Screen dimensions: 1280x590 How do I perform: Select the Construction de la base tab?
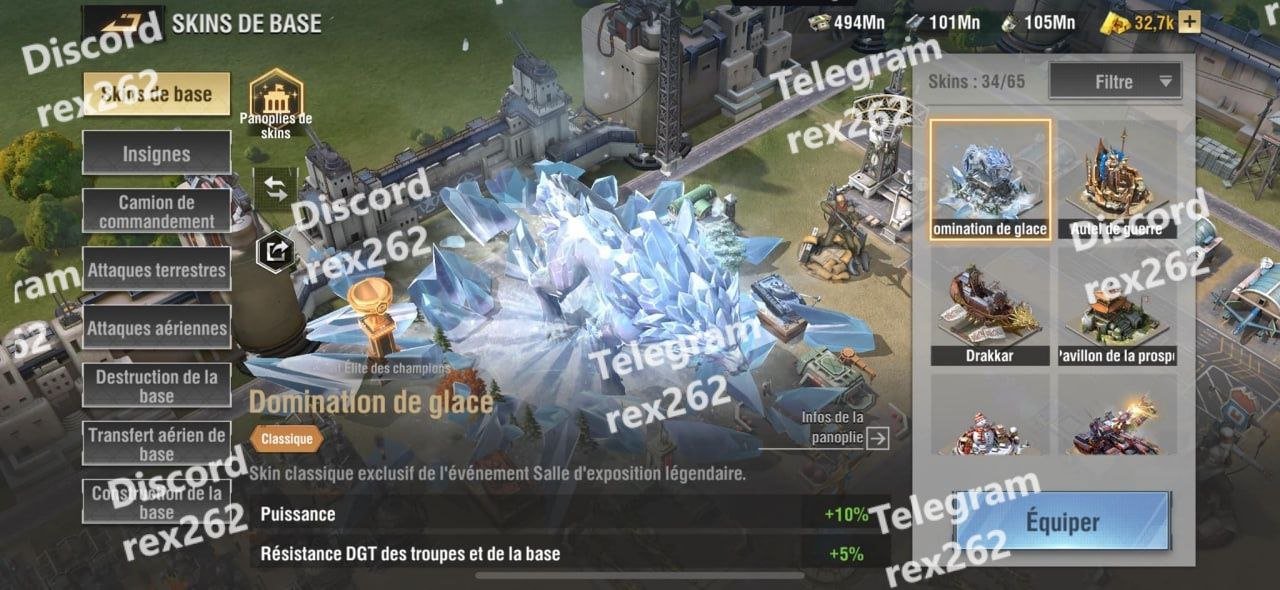156,502
